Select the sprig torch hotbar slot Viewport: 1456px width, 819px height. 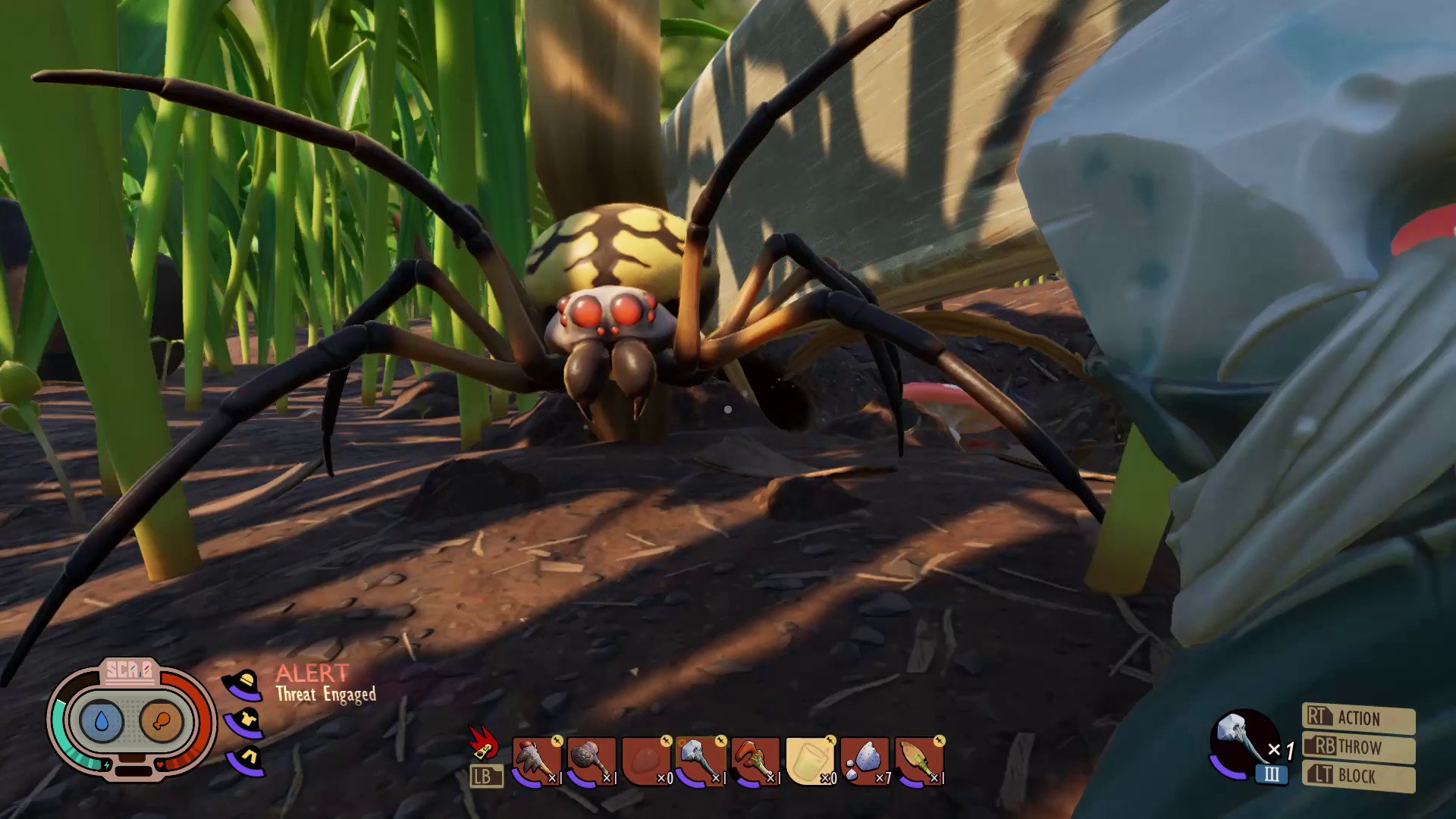919,761
